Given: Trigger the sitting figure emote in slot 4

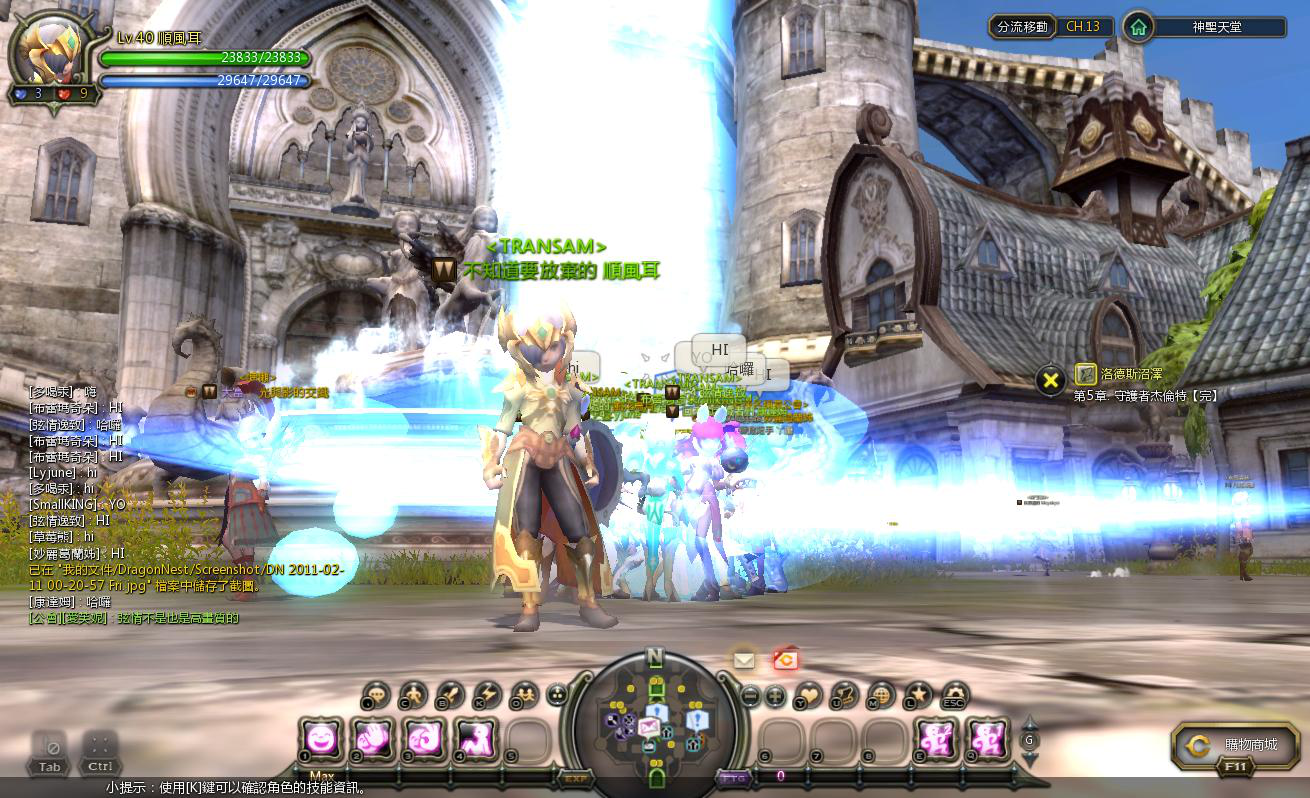Looking at the screenshot, I should (476, 740).
